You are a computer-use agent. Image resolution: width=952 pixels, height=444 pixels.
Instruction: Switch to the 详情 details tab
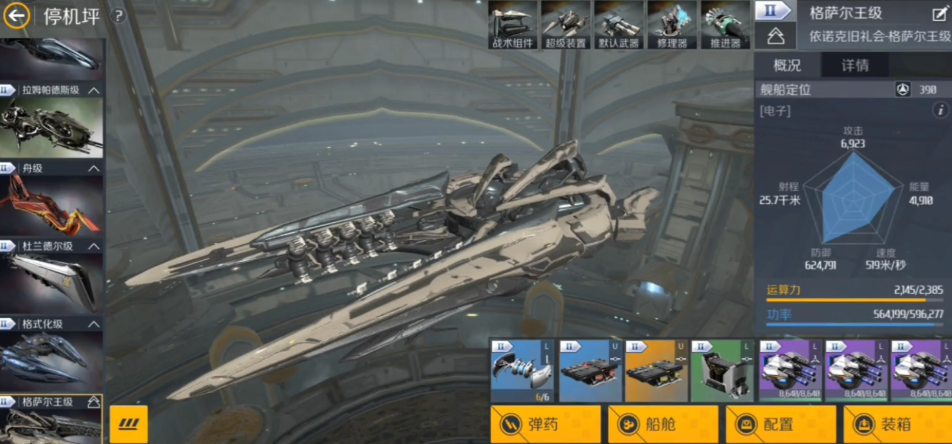854,66
